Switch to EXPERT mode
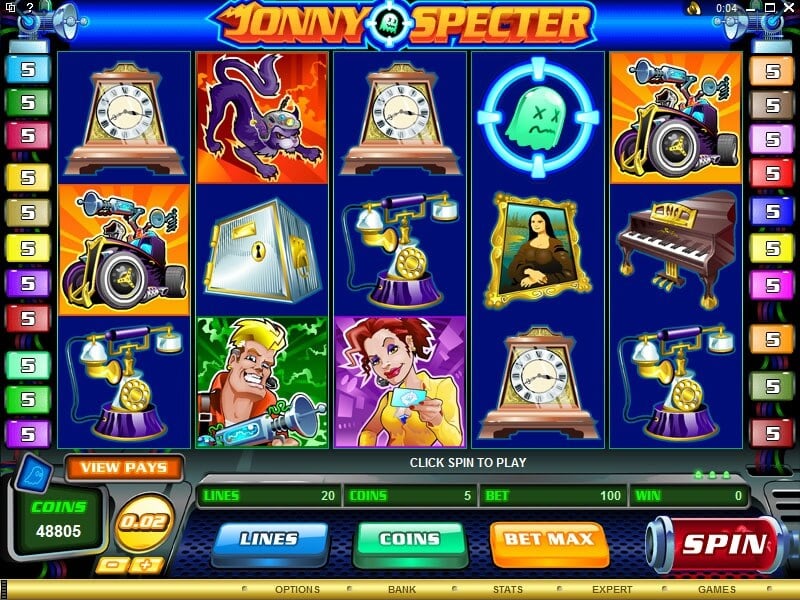The height and width of the screenshot is (600, 800). [x=612, y=590]
